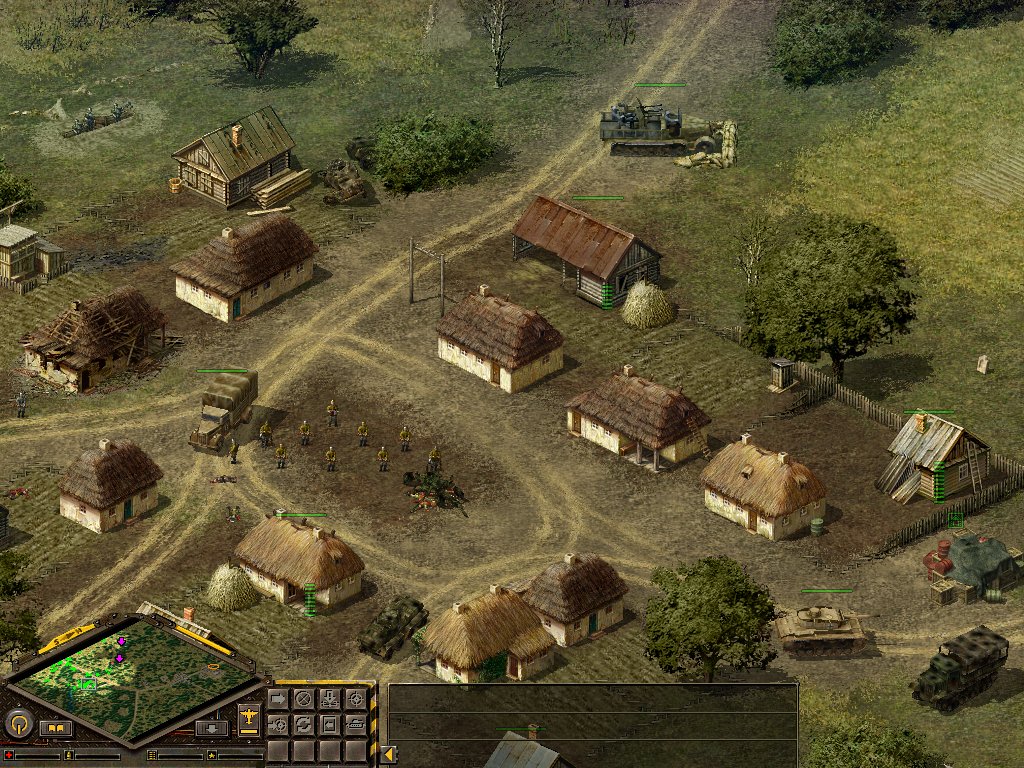Choose the crosshair attack command
Screen dimensions: 1024x768
point(355,698)
